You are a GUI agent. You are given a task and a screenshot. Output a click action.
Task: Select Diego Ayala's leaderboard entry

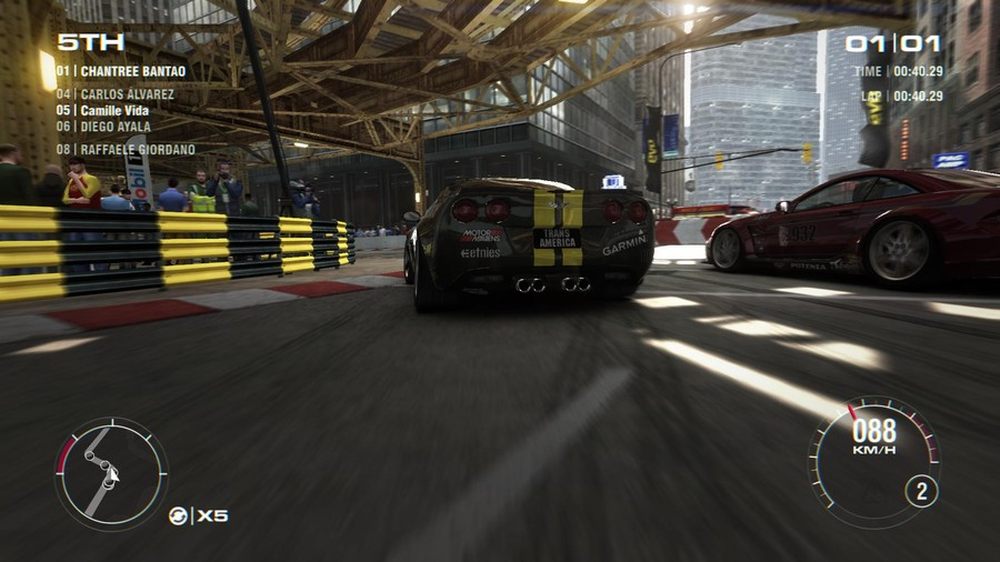103,127
